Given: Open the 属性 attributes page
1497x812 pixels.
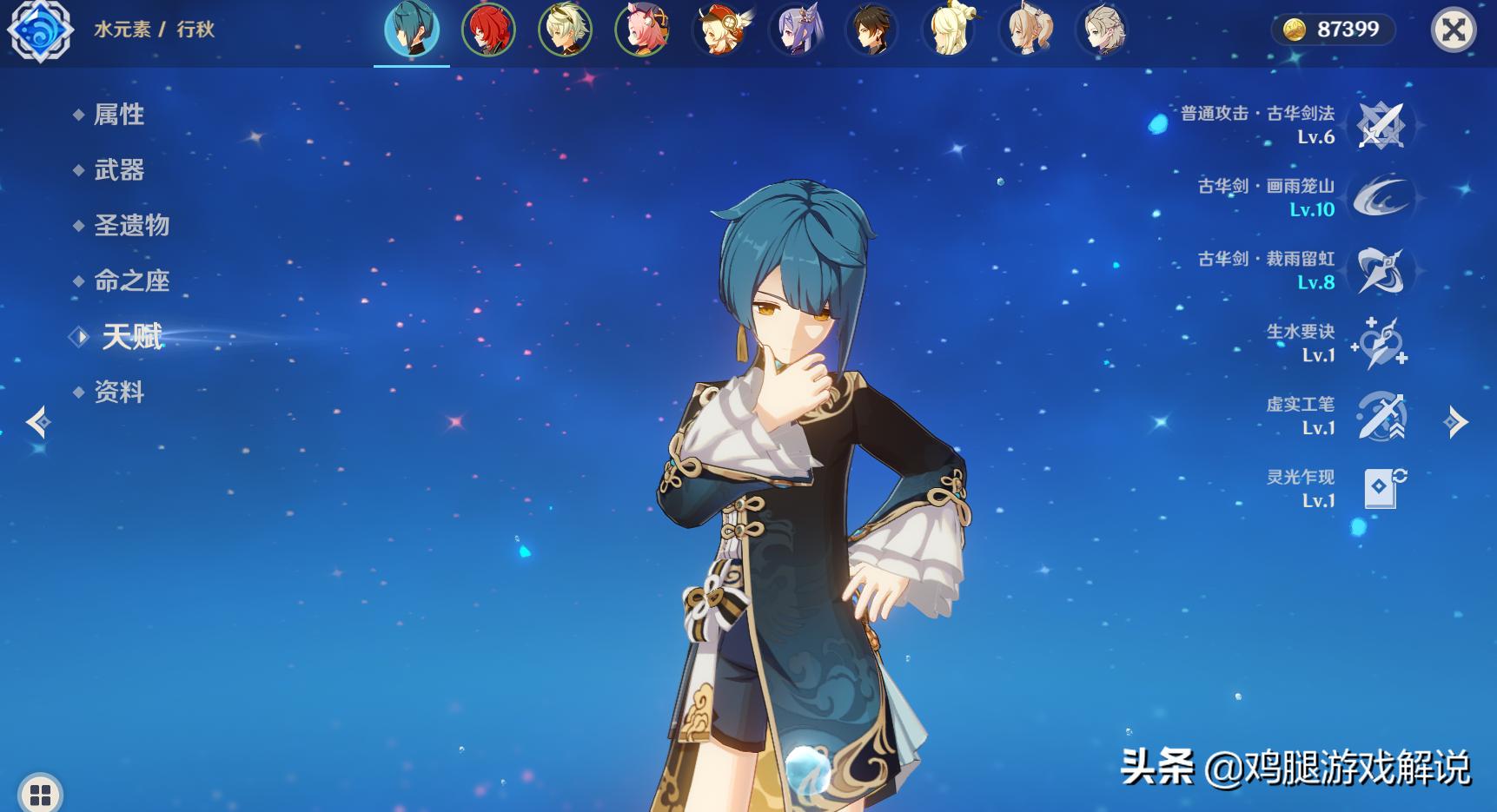Looking at the screenshot, I should click(x=119, y=115).
